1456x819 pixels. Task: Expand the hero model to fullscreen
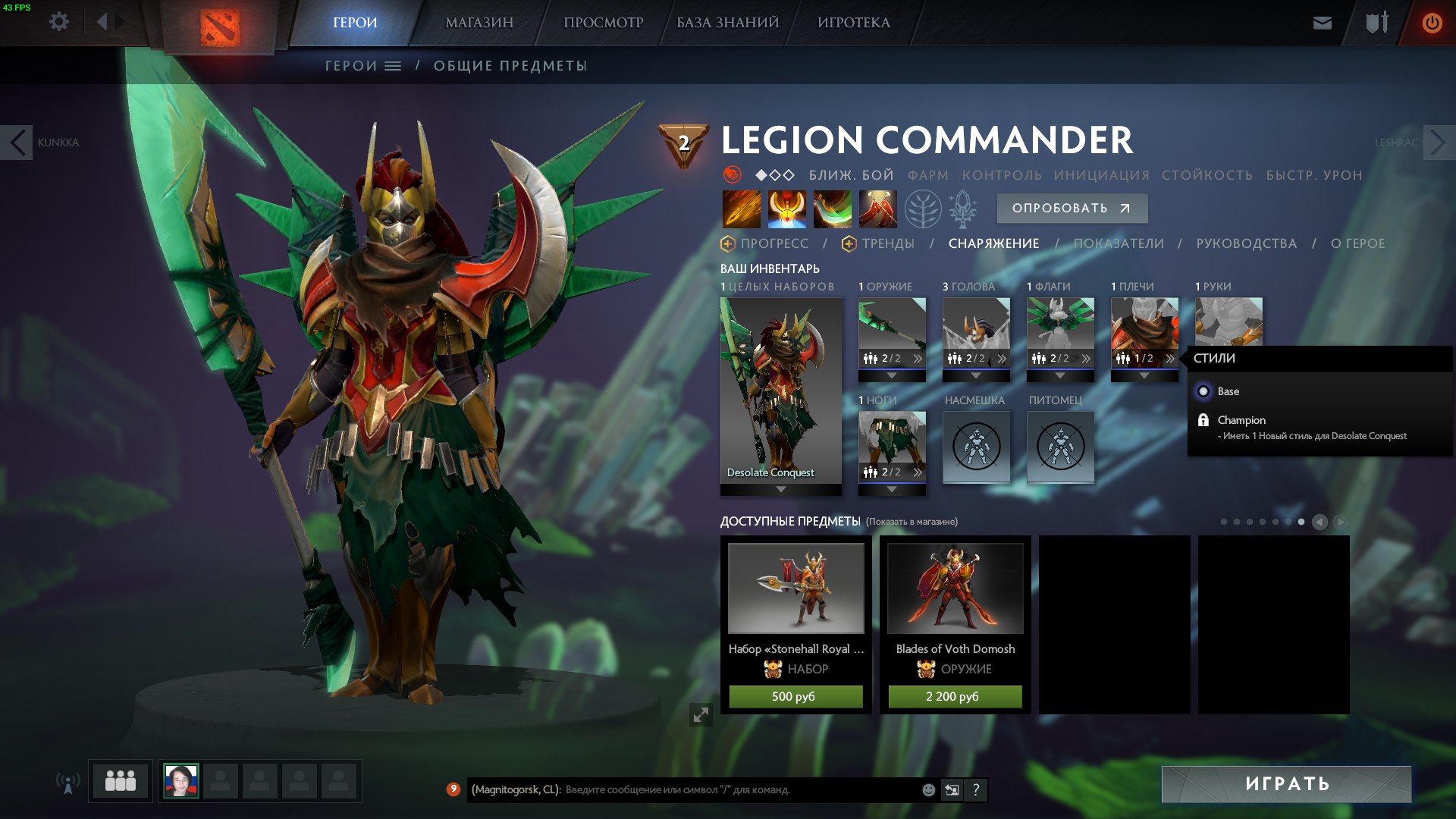coord(701,714)
